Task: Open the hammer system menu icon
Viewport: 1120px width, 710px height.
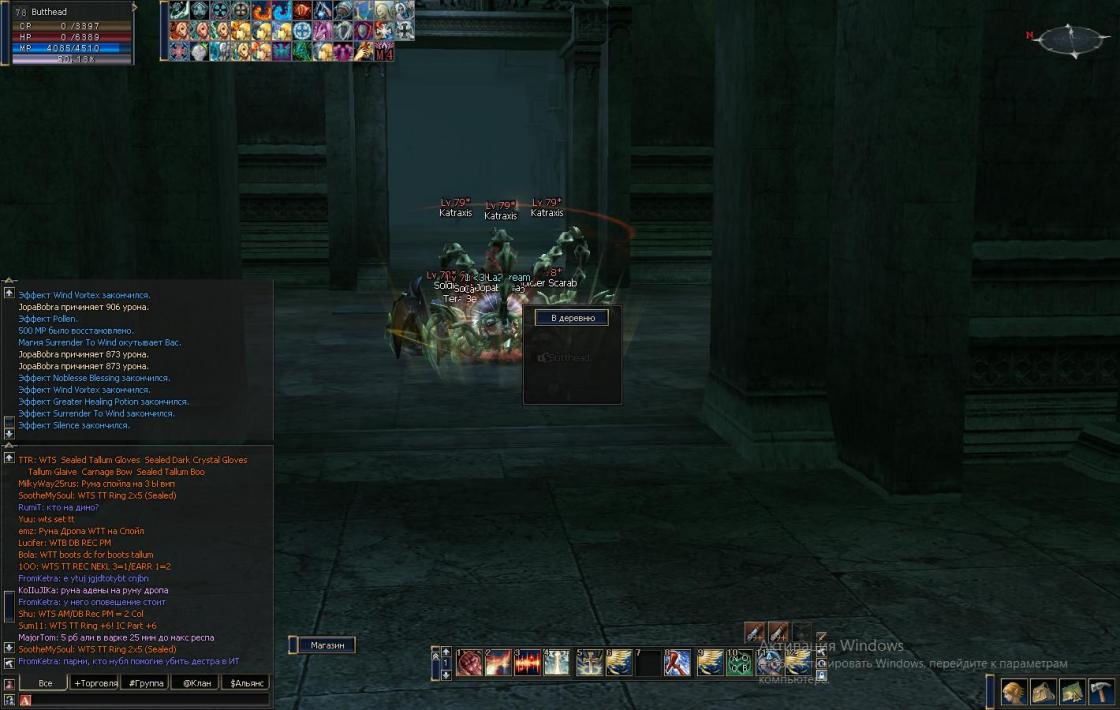Action: click(x=1101, y=692)
